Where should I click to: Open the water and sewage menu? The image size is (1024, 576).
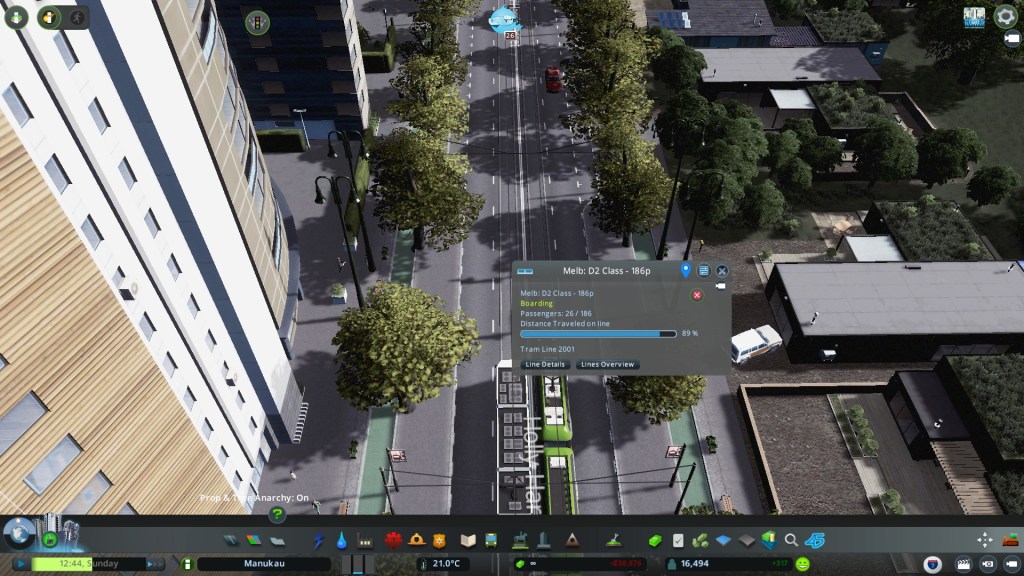[x=341, y=540]
